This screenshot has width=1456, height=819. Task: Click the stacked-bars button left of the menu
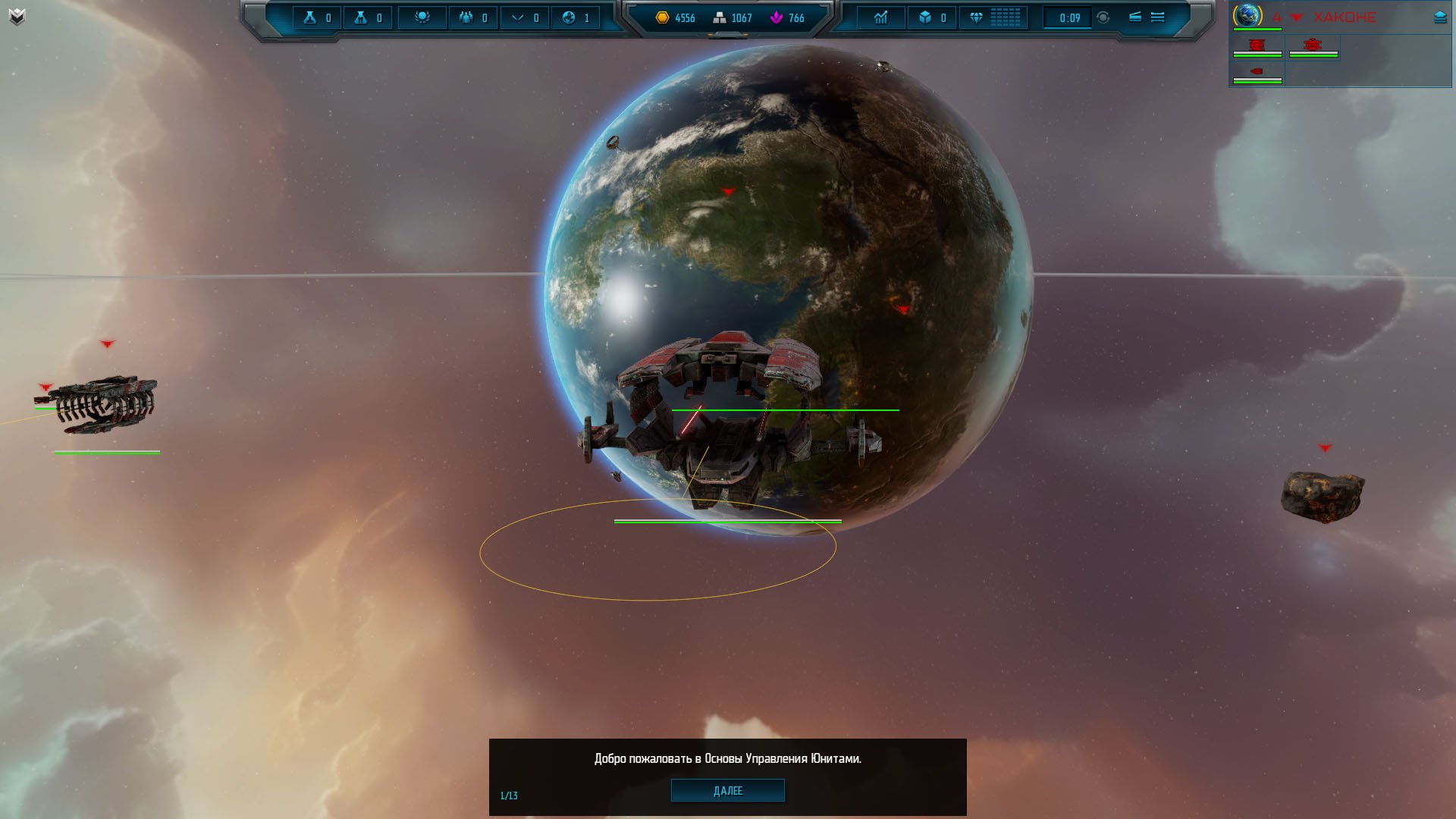[1134, 17]
